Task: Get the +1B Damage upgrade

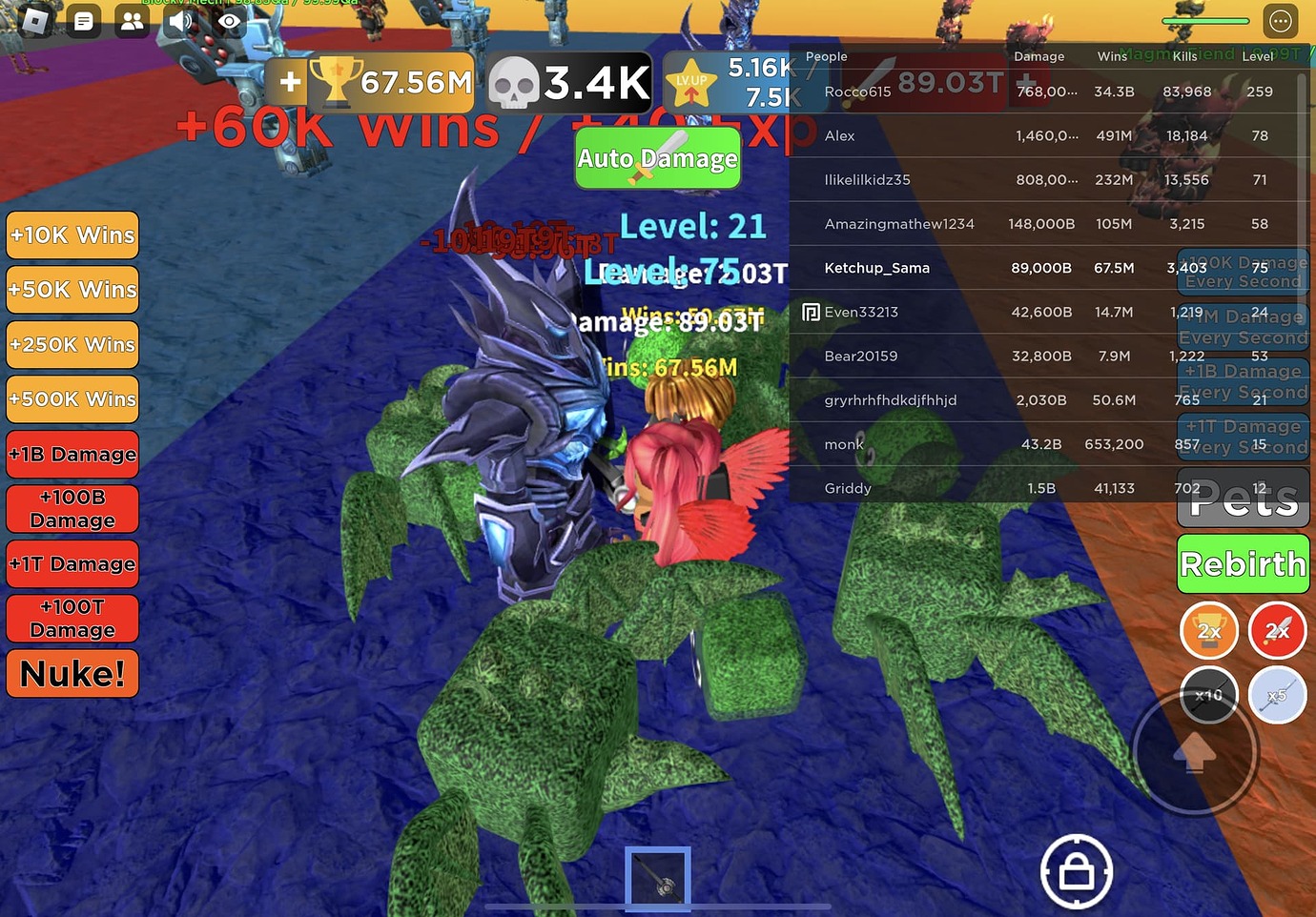Action: click(72, 455)
